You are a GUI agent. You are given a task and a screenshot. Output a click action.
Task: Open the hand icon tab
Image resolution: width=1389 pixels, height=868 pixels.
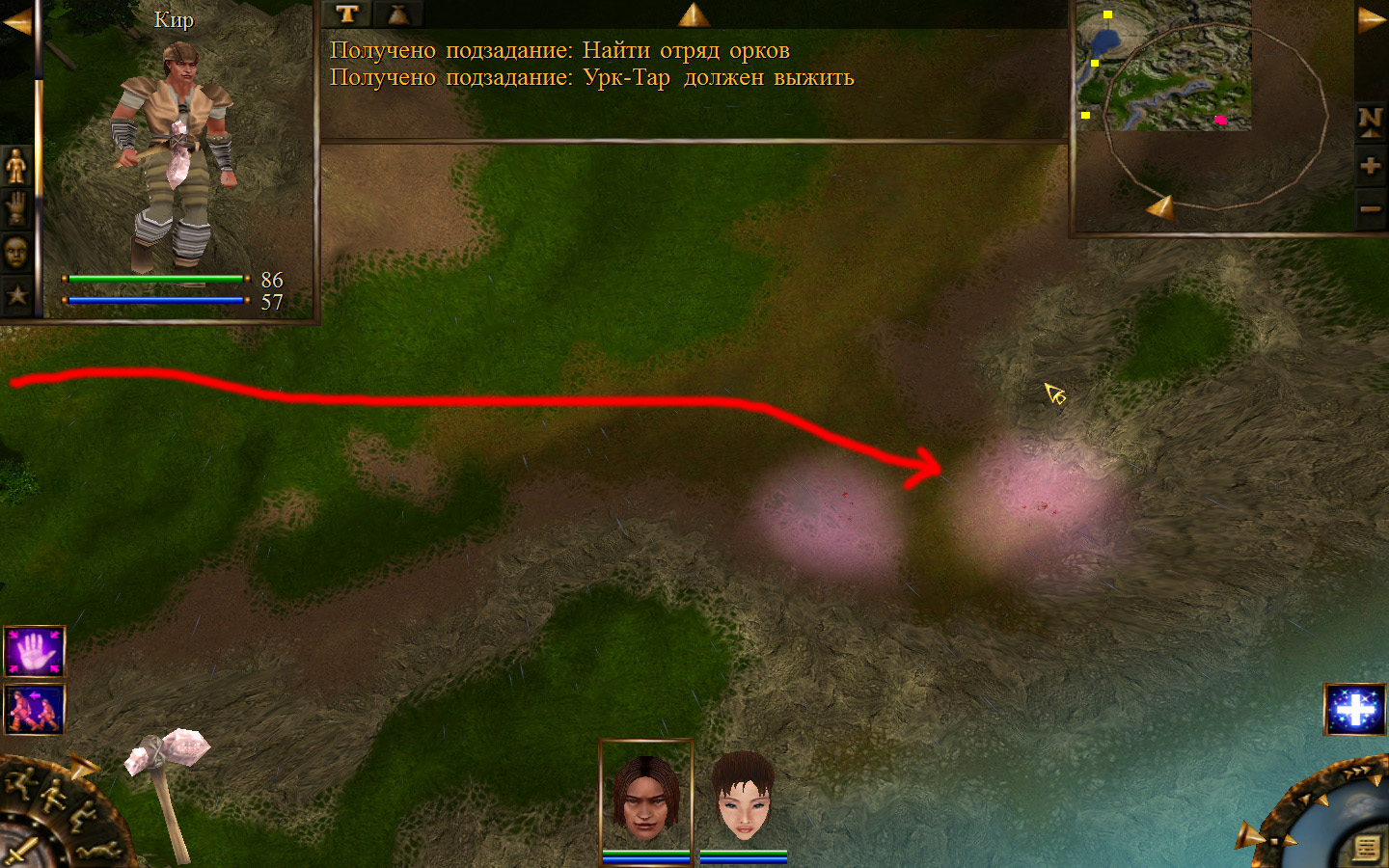[x=16, y=208]
